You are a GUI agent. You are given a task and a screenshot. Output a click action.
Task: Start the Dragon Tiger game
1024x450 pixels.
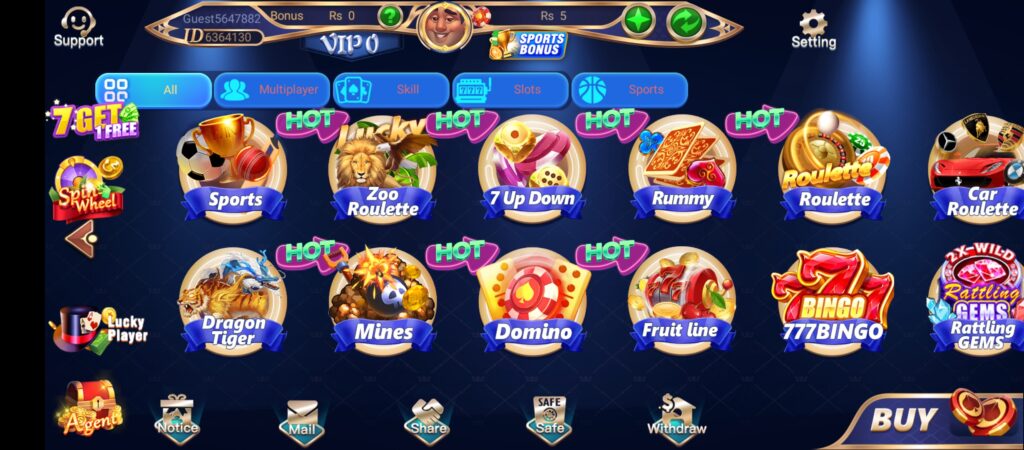click(x=233, y=302)
